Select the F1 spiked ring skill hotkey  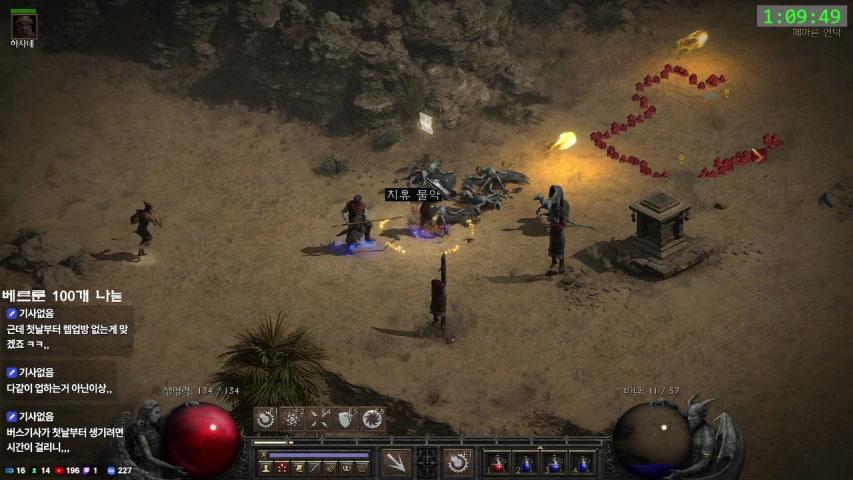coord(265,420)
